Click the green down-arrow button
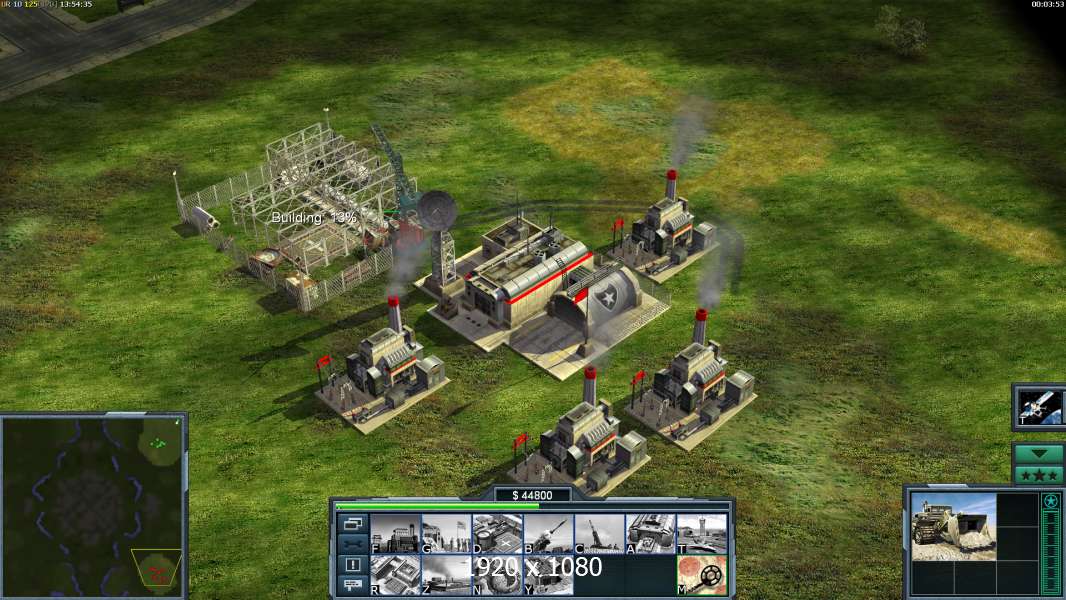This screenshot has height=600, width=1066. [1038, 453]
